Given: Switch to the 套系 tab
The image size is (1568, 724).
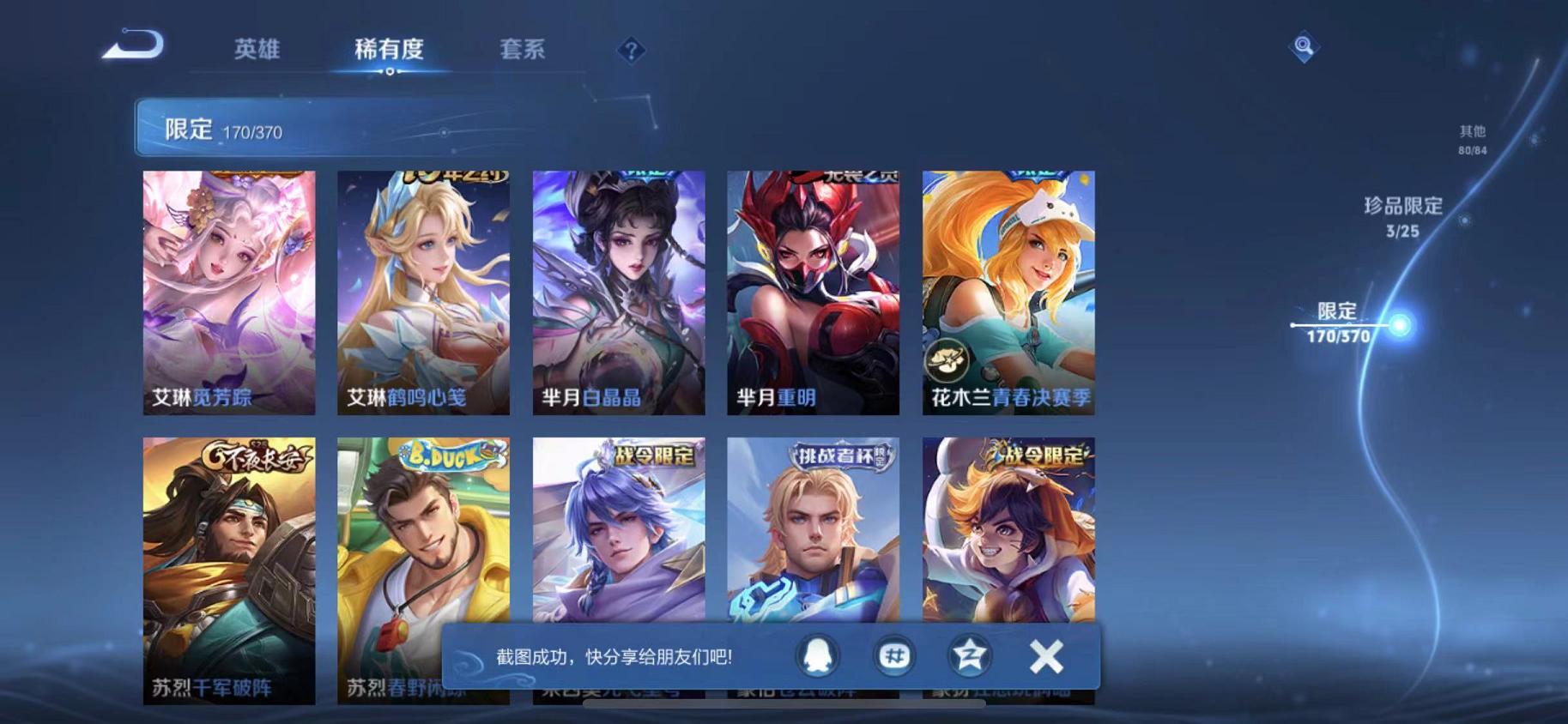Looking at the screenshot, I should 524,51.
